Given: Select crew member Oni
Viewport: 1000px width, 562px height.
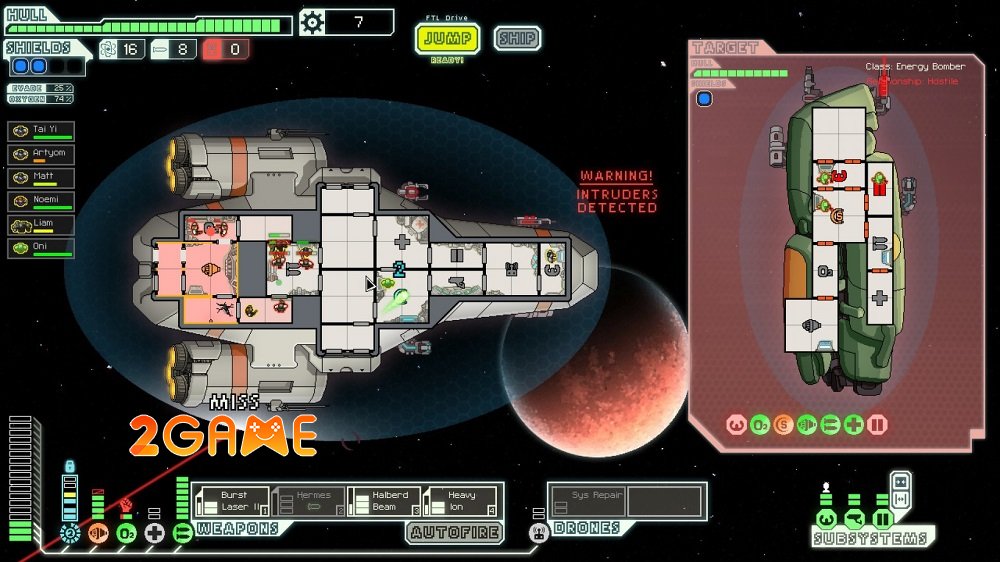Looking at the screenshot, I should point(41,247).
